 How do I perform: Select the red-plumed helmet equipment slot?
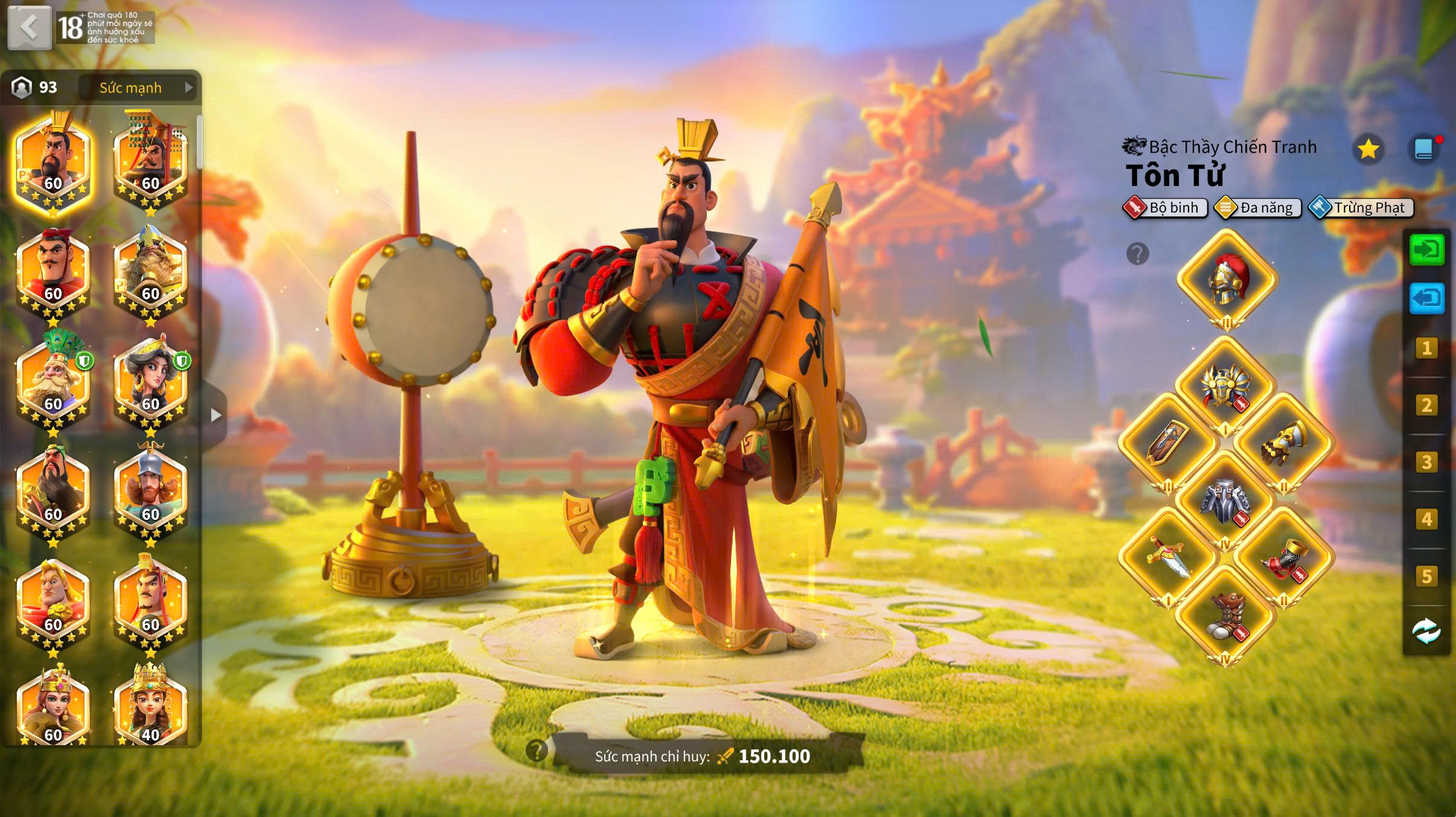point(1227,280)
